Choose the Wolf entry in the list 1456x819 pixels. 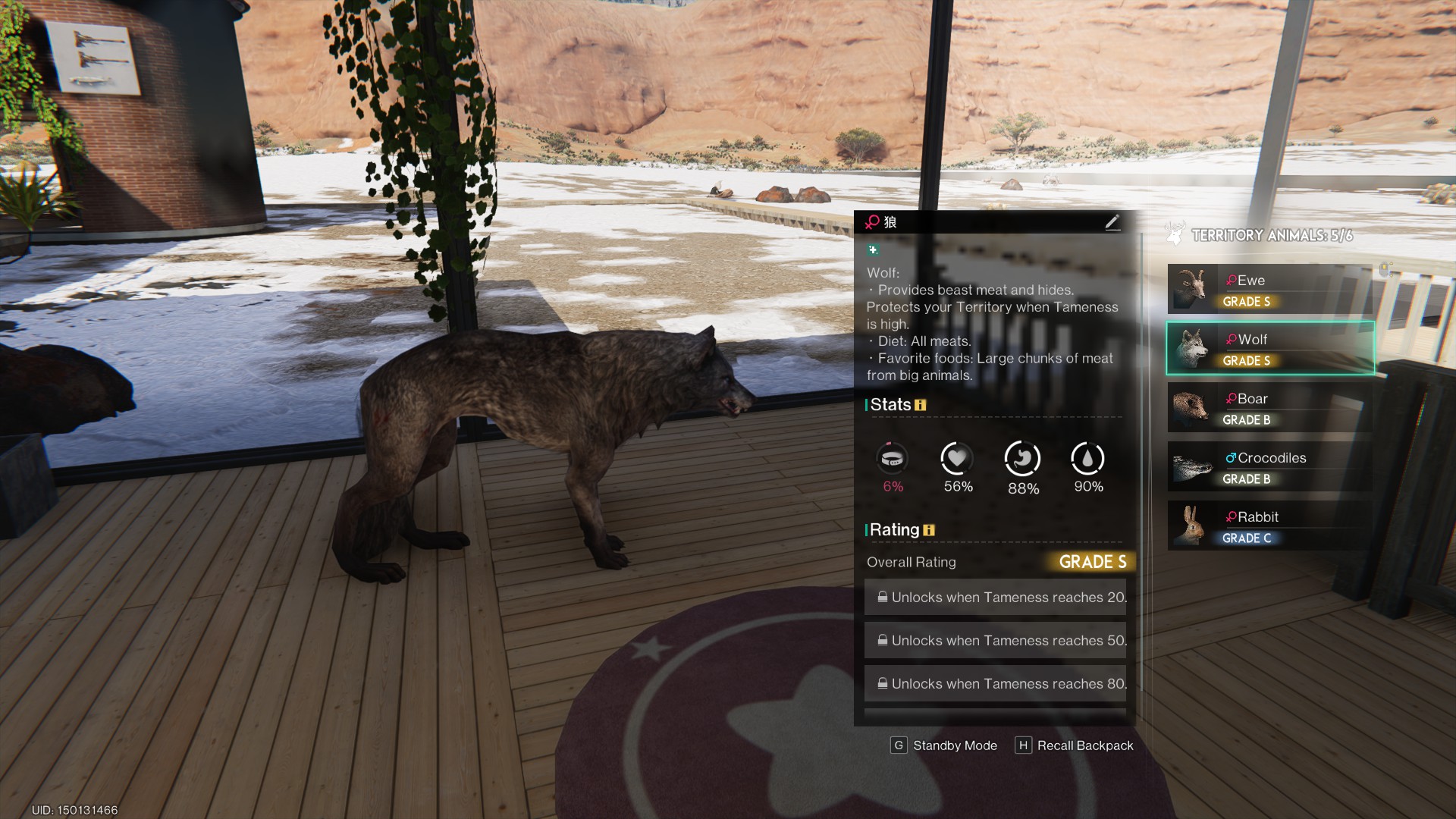point(1269,348)
